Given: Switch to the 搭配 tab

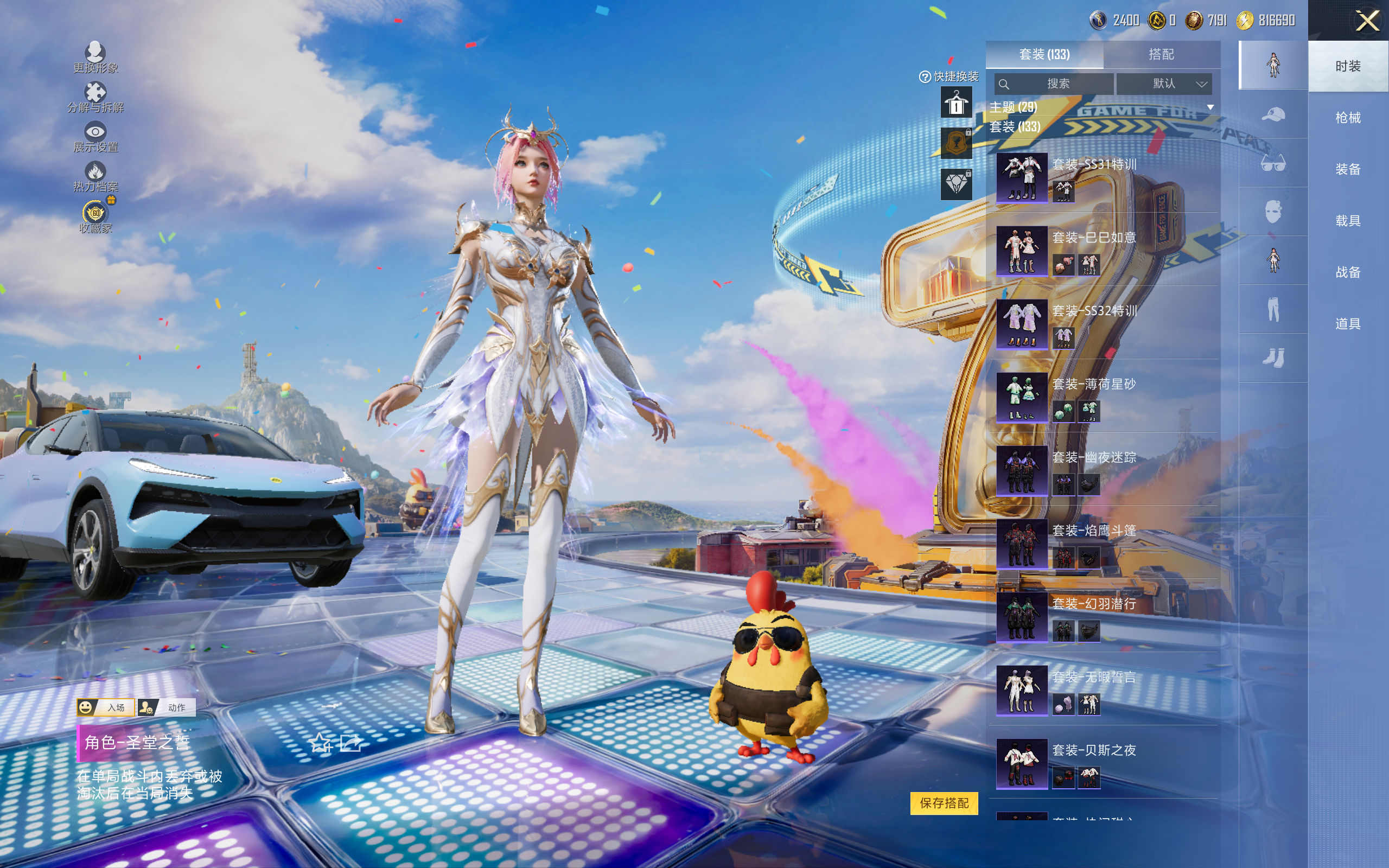Looking at the screenshot, I should (x=1161, y=55).
